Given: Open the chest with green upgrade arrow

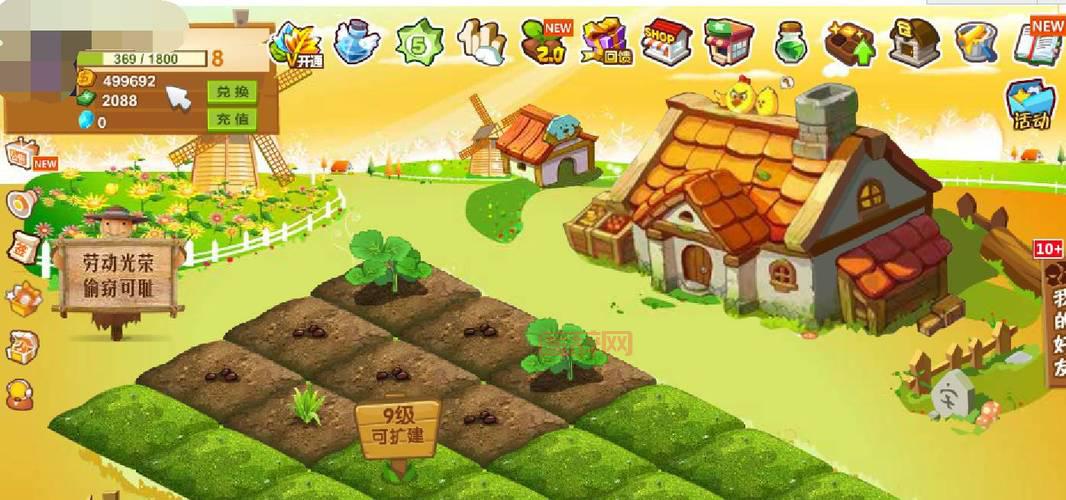Looking at the screenshot, I should (850, 43).
